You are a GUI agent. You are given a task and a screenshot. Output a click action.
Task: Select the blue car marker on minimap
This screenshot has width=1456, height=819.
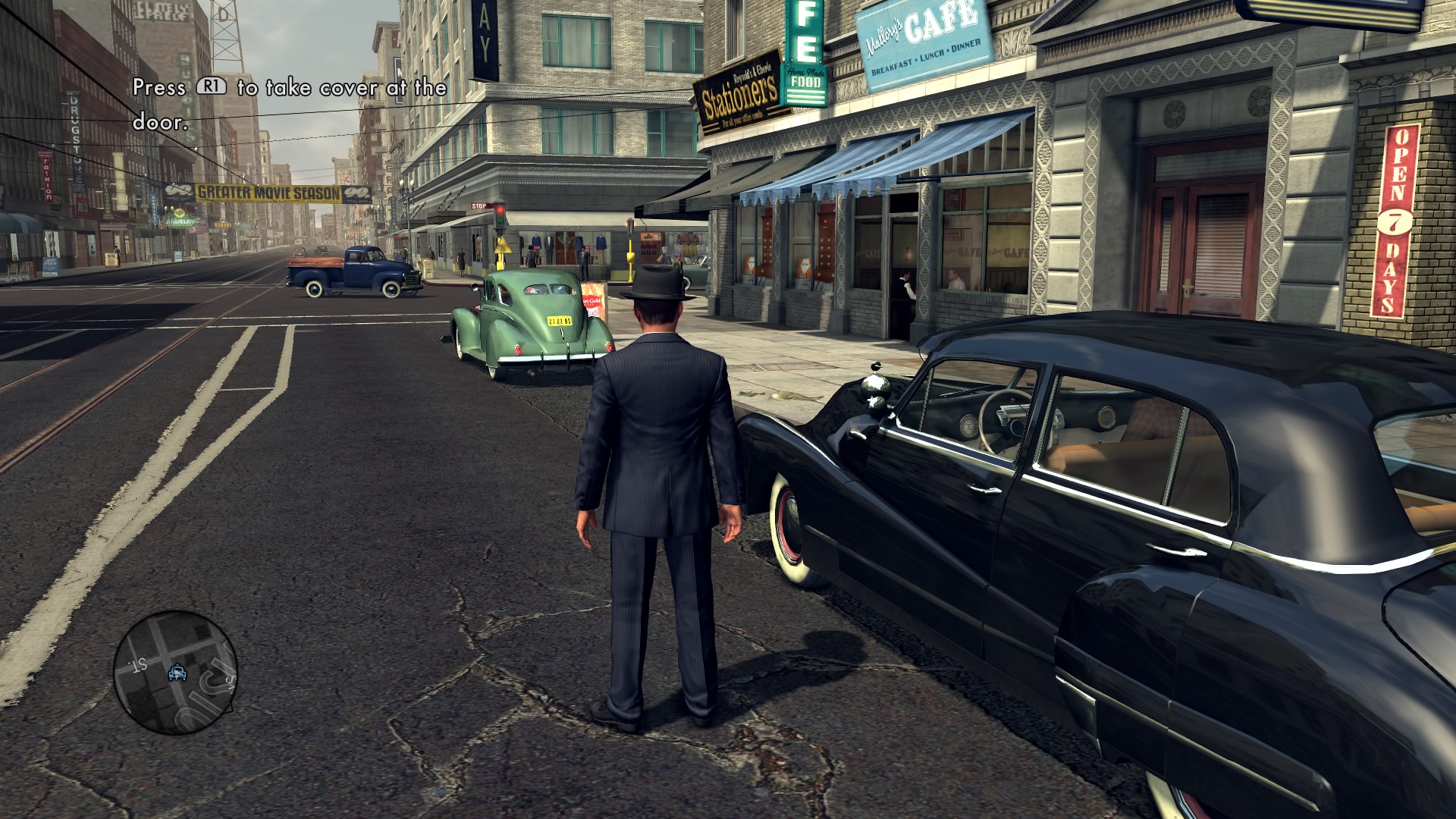tap(177, 673)
